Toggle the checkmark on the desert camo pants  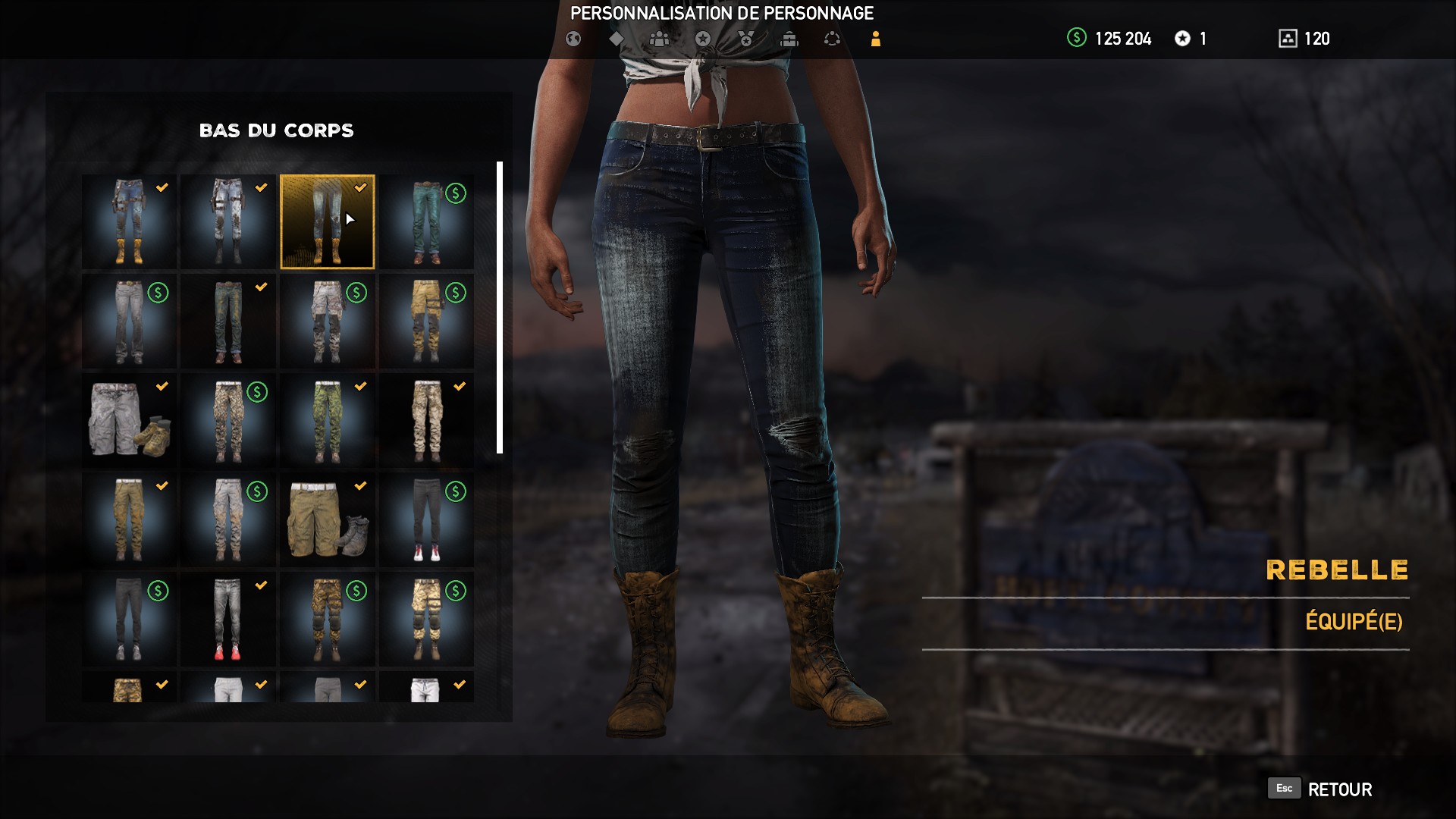point(459,387)
